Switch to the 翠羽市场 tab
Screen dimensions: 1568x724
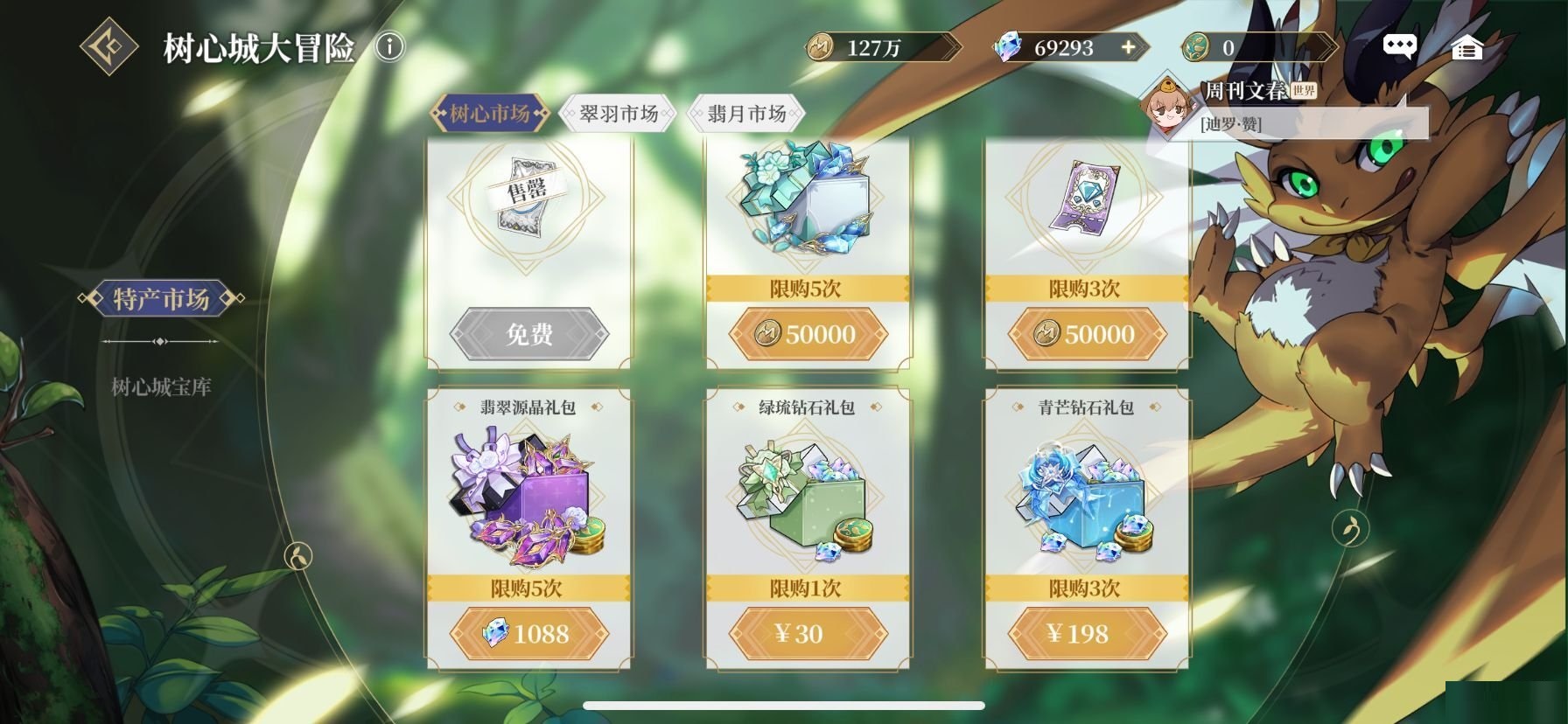coord(618,114)
